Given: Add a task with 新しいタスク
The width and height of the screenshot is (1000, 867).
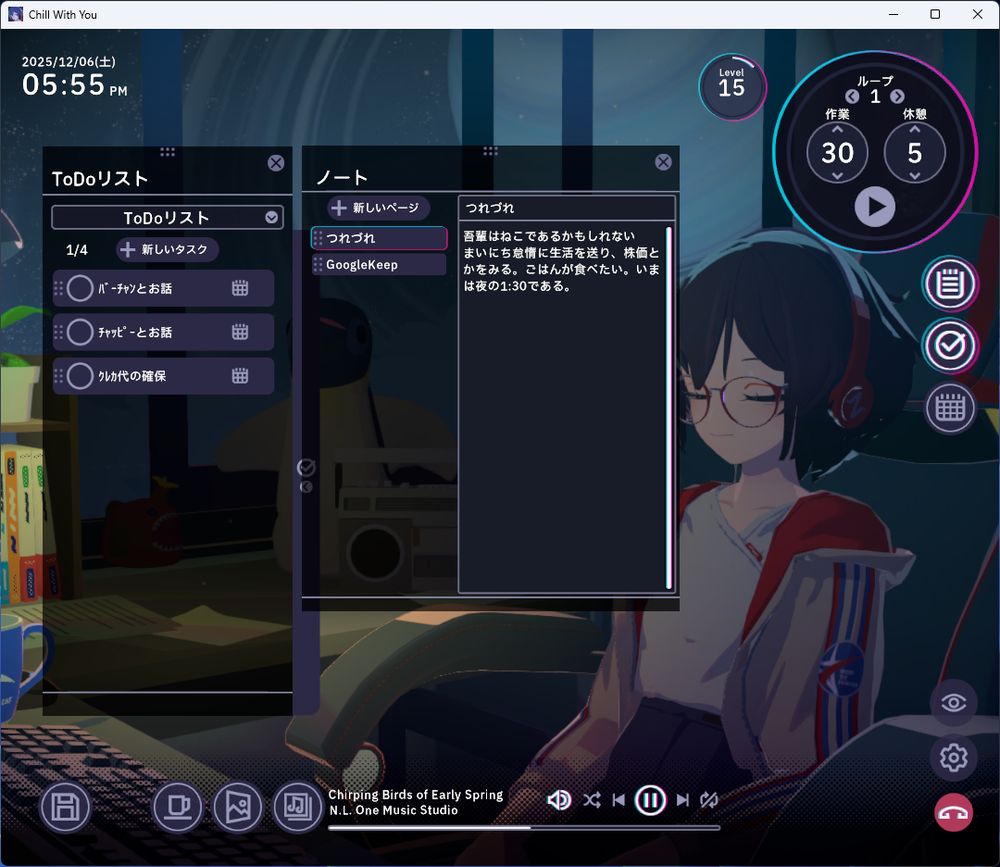Looking at the screenshot, I should coord(167,249).
